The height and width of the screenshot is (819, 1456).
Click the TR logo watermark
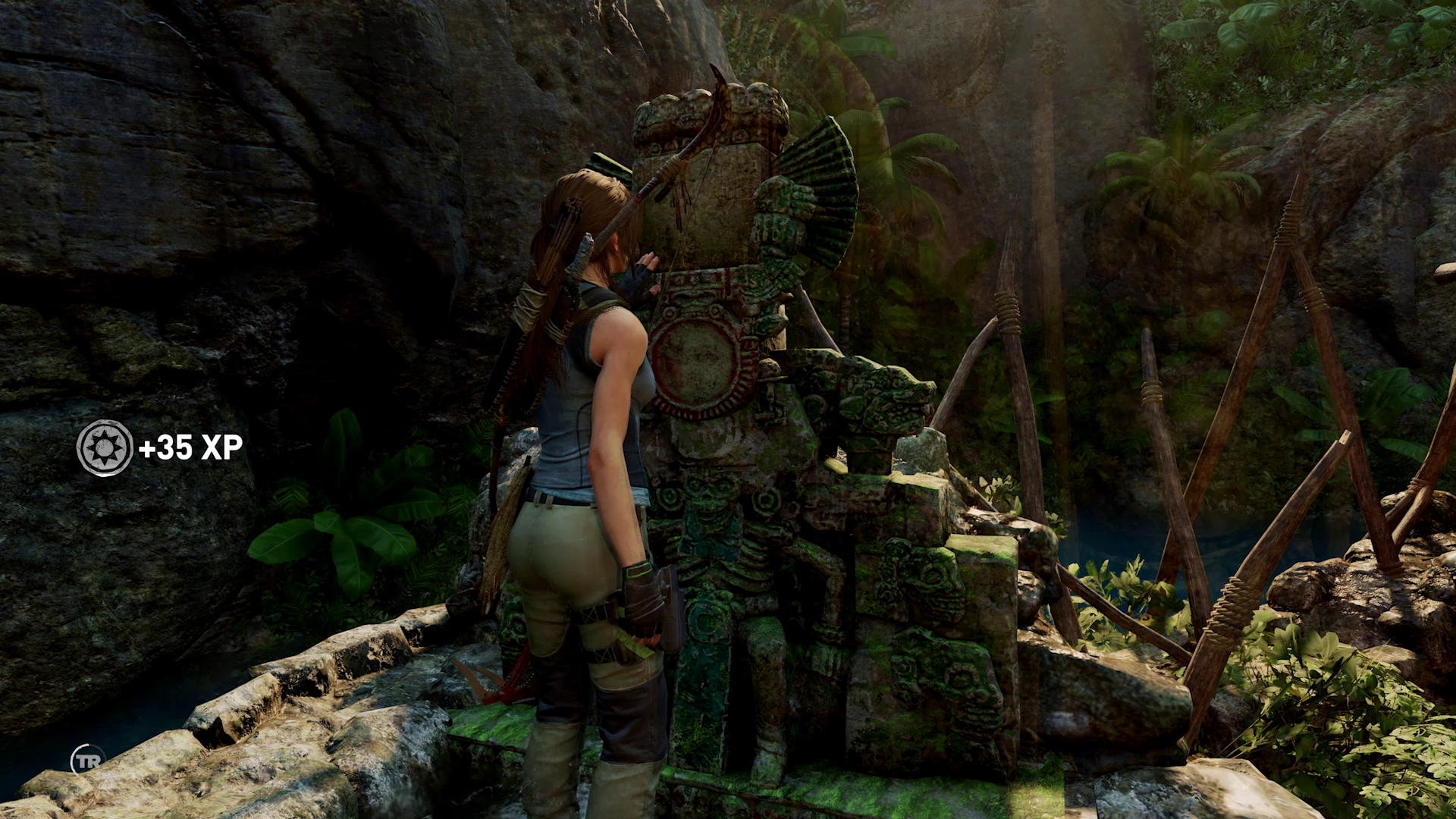[86, 759]
